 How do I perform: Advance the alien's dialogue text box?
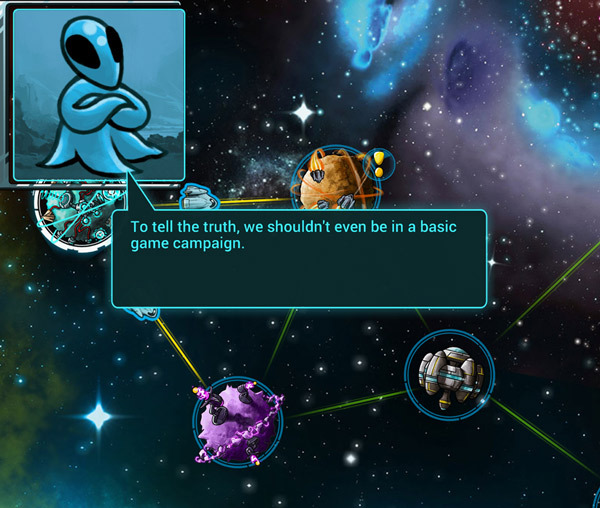click(x=298, y=258)
